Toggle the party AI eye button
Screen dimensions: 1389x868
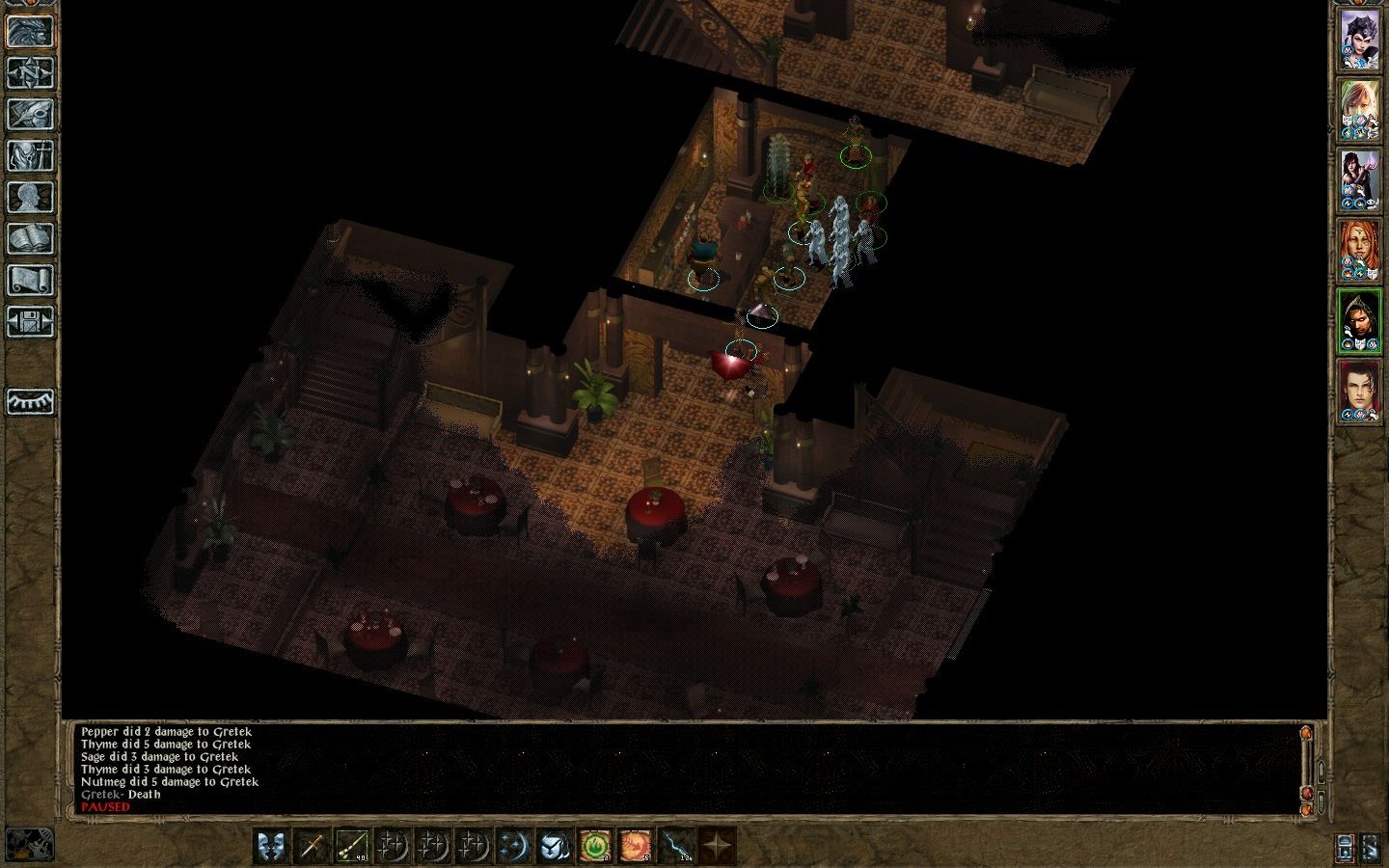point(30,401)
